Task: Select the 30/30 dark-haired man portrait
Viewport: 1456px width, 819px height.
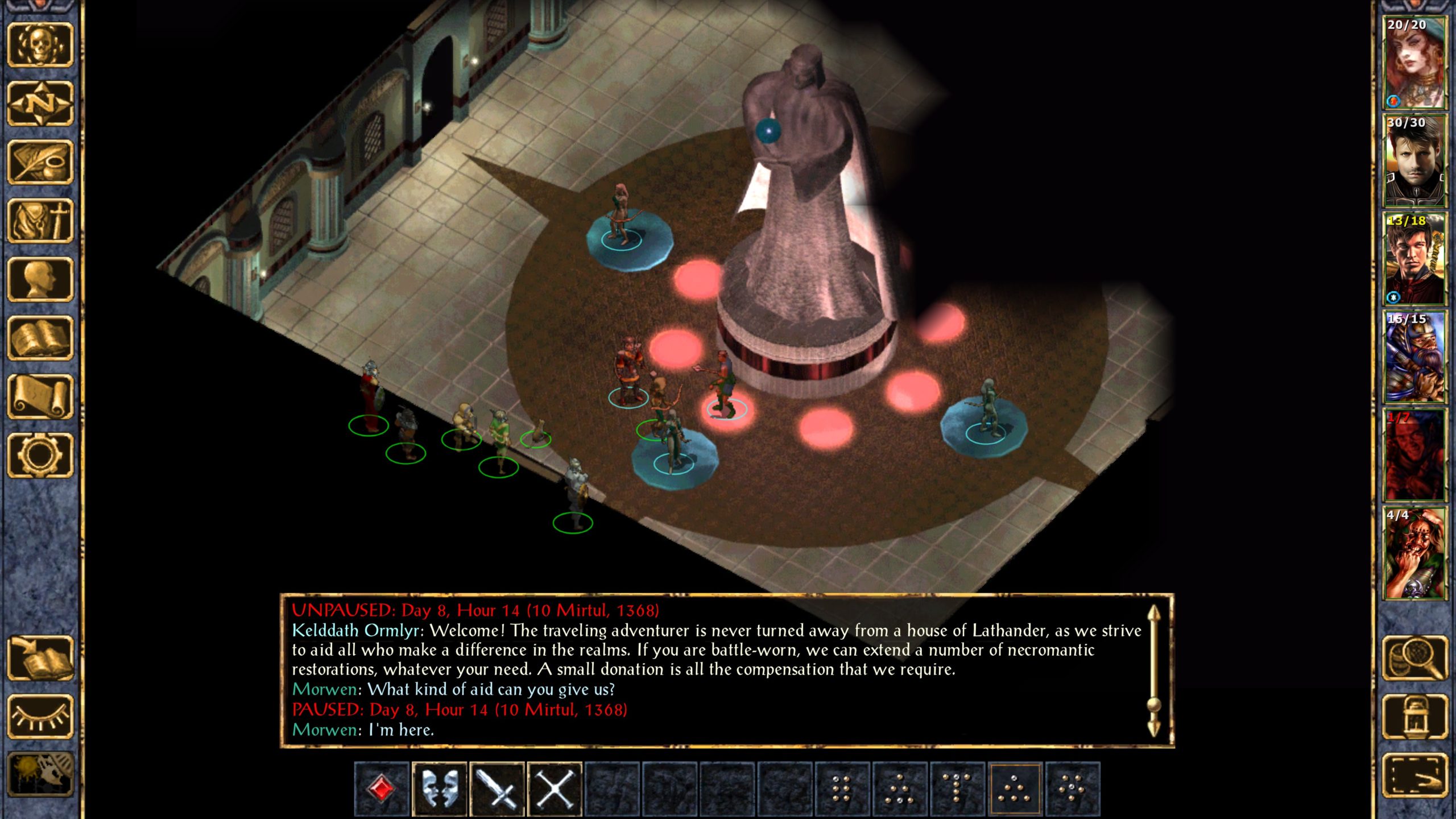Action: click(1414, 160)
